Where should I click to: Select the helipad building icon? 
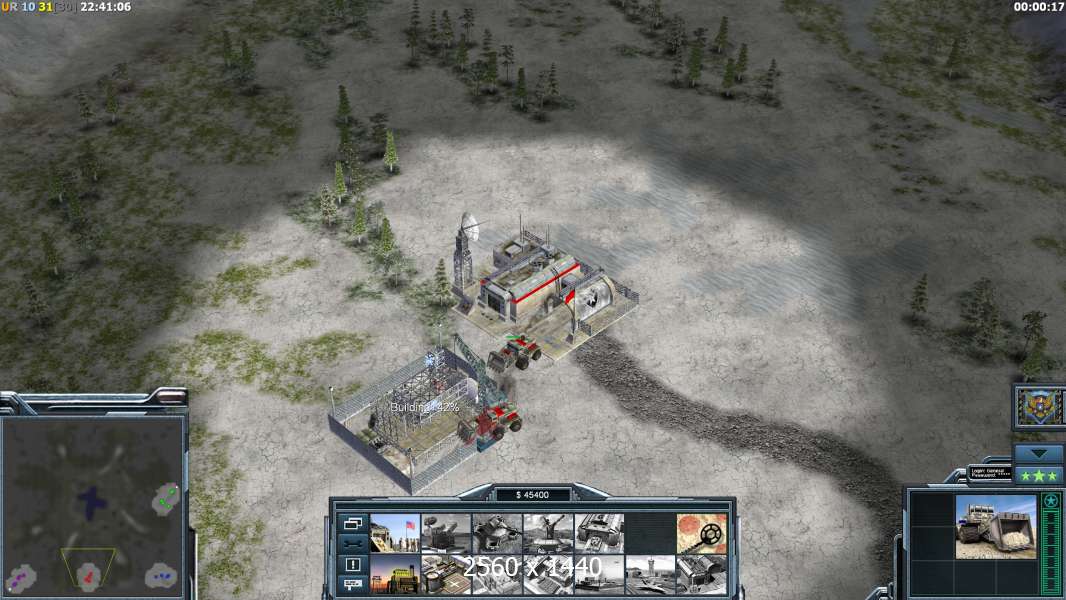pyautogui.click(x=446, y=574)
